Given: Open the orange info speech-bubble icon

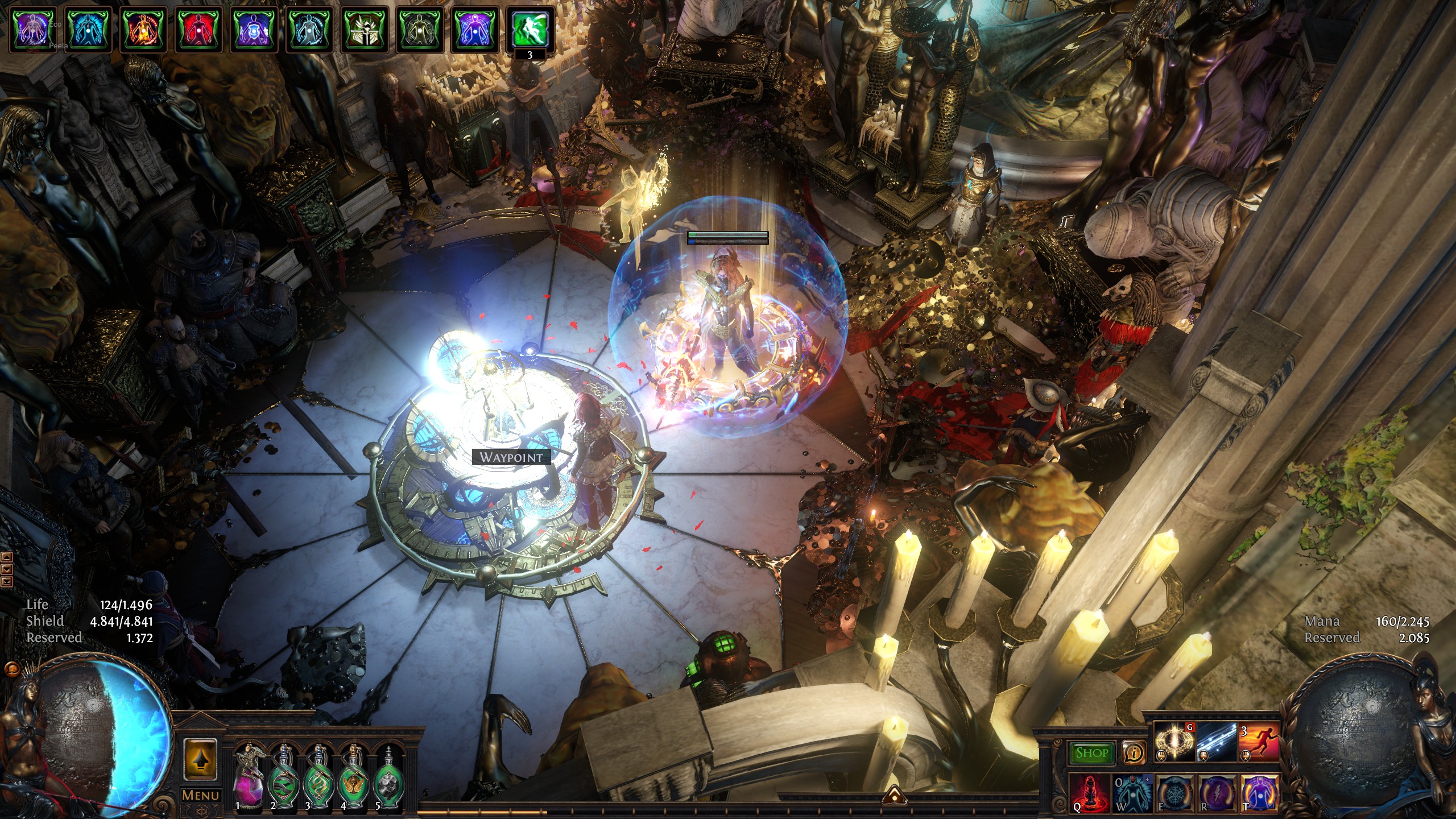Looking at the screenshot, I should (1134, 753).
